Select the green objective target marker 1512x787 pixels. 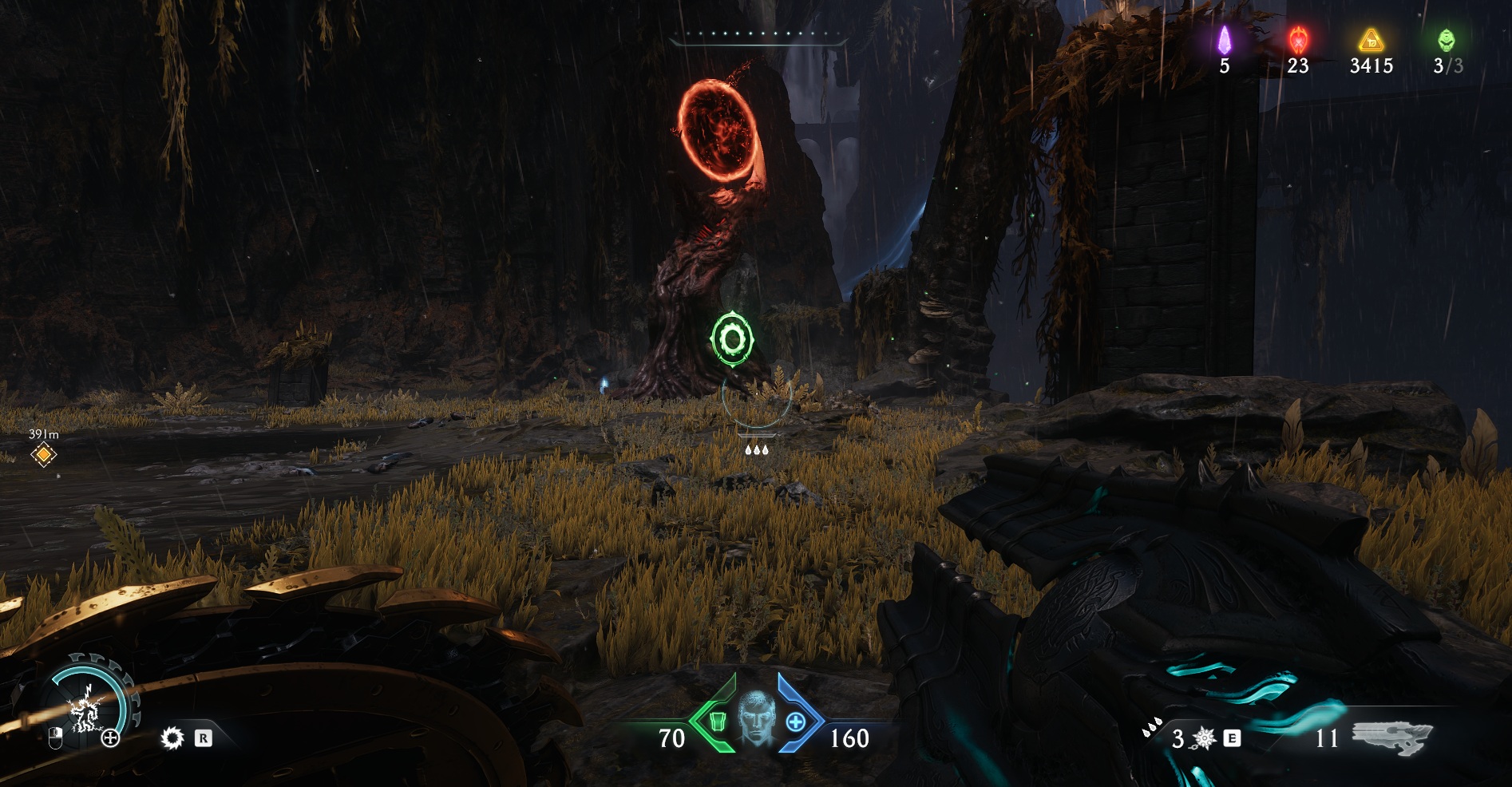pos(731,339)
